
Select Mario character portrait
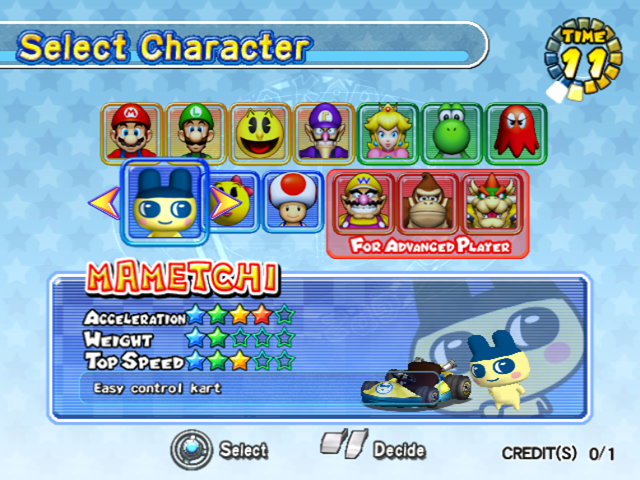coord(131,134)
